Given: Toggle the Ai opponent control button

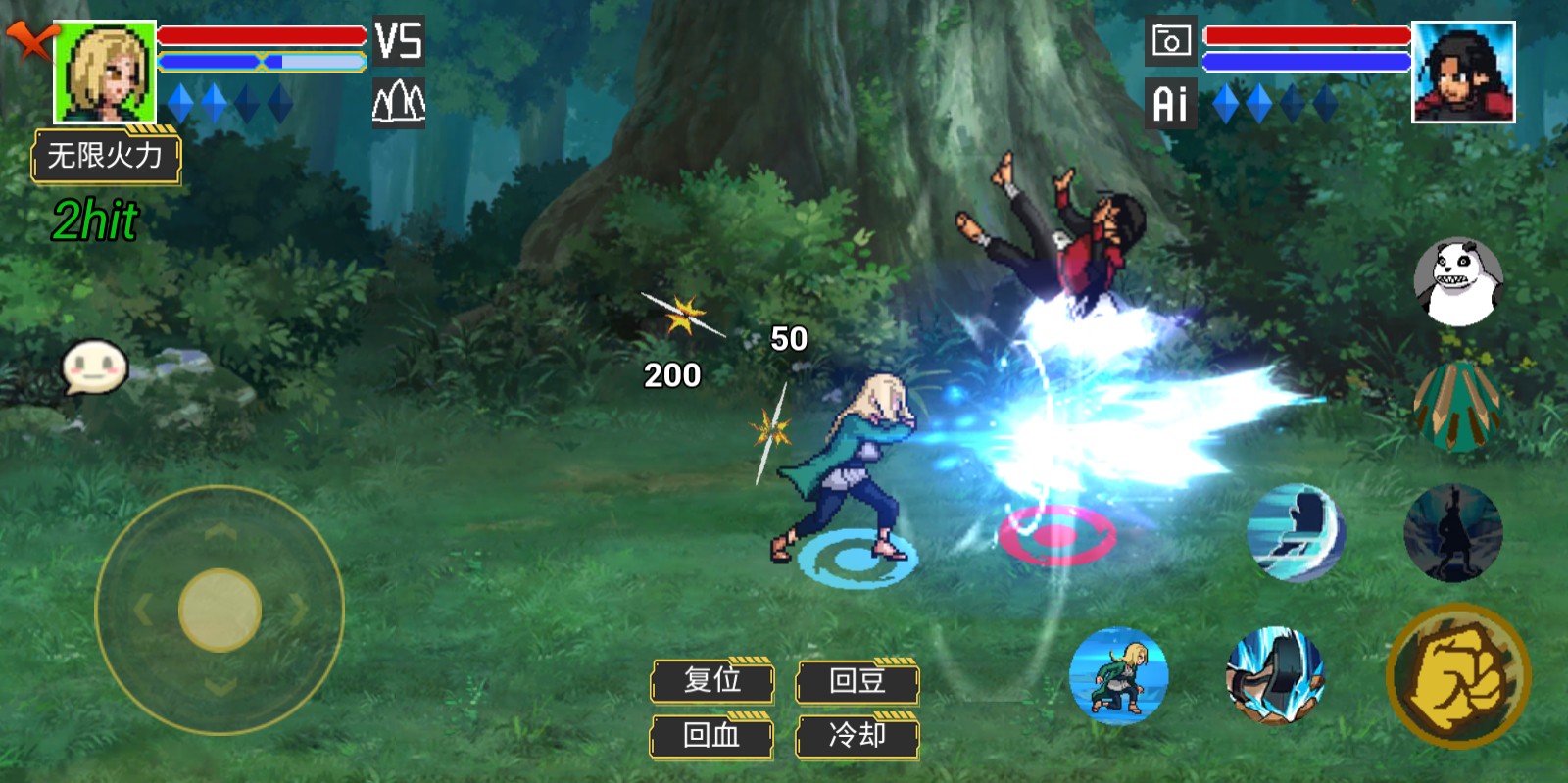Looking at the screenshot, I should tap(1171, 103).
